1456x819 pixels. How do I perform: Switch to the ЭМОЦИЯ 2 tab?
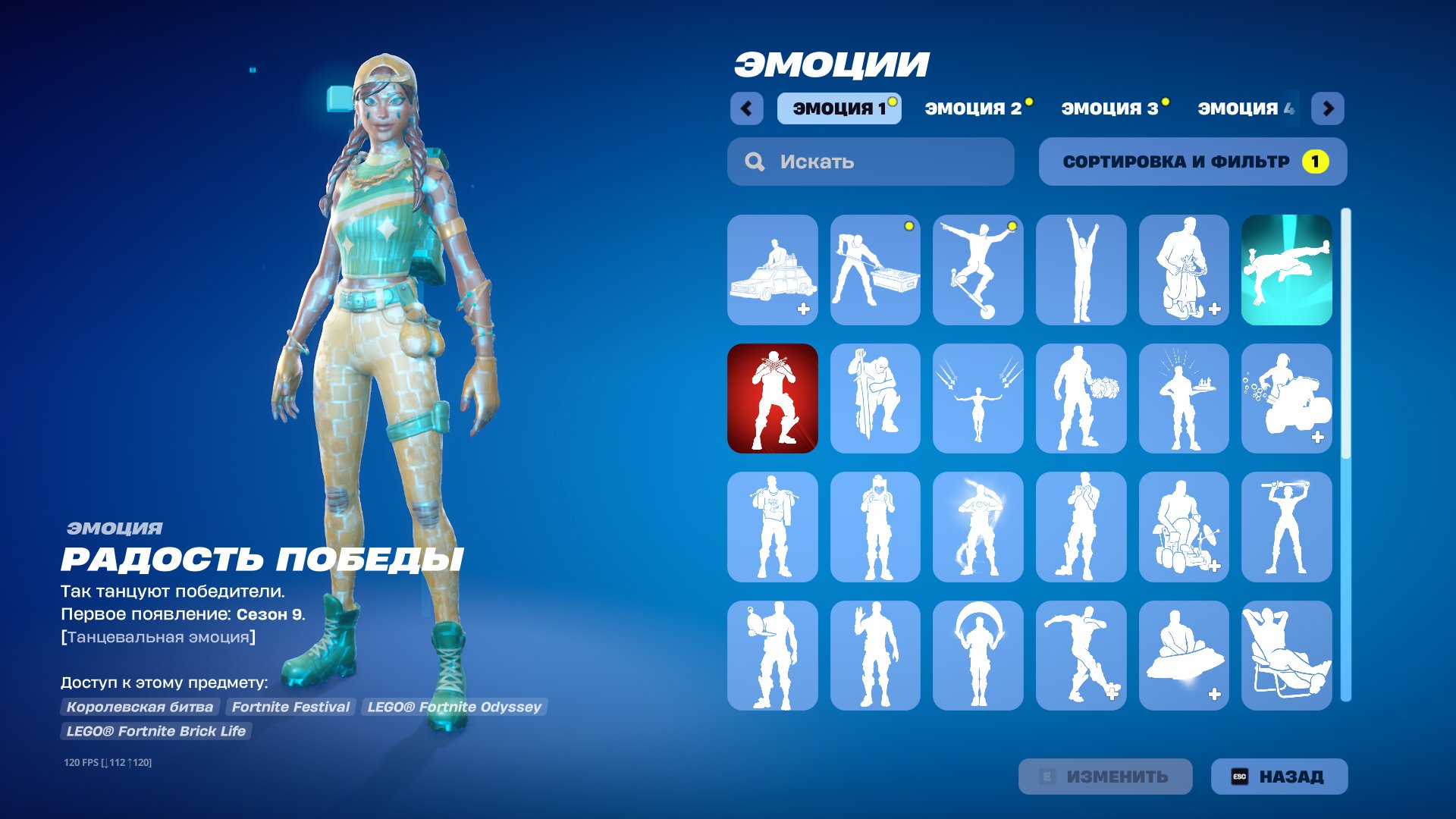976,108
